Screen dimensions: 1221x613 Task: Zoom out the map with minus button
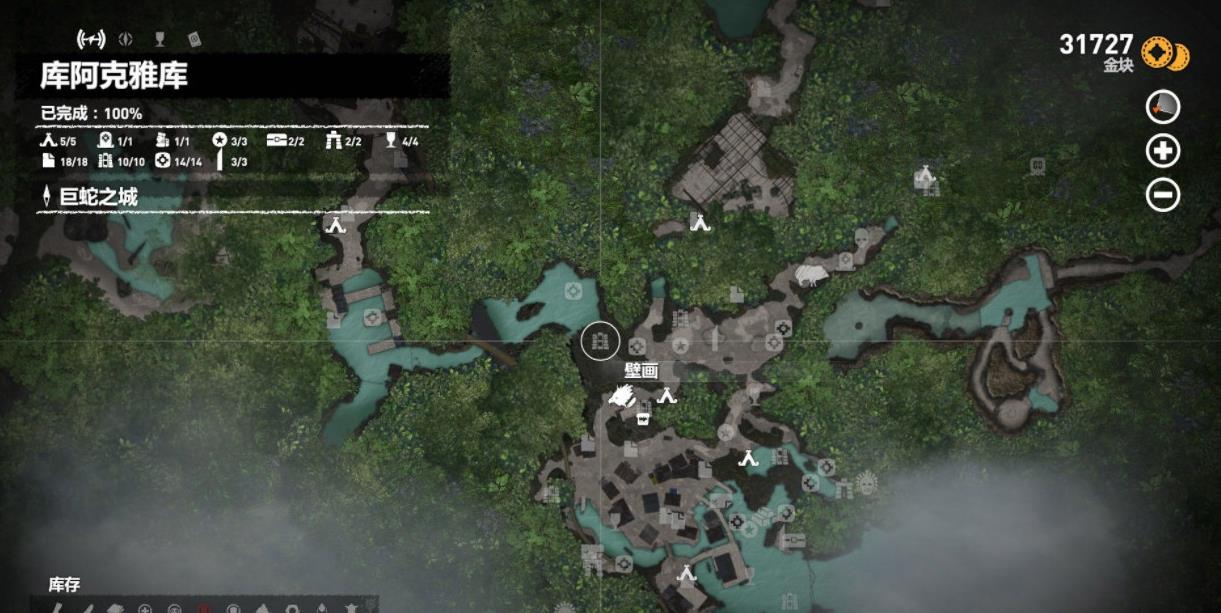click(x=1163, y=195)
